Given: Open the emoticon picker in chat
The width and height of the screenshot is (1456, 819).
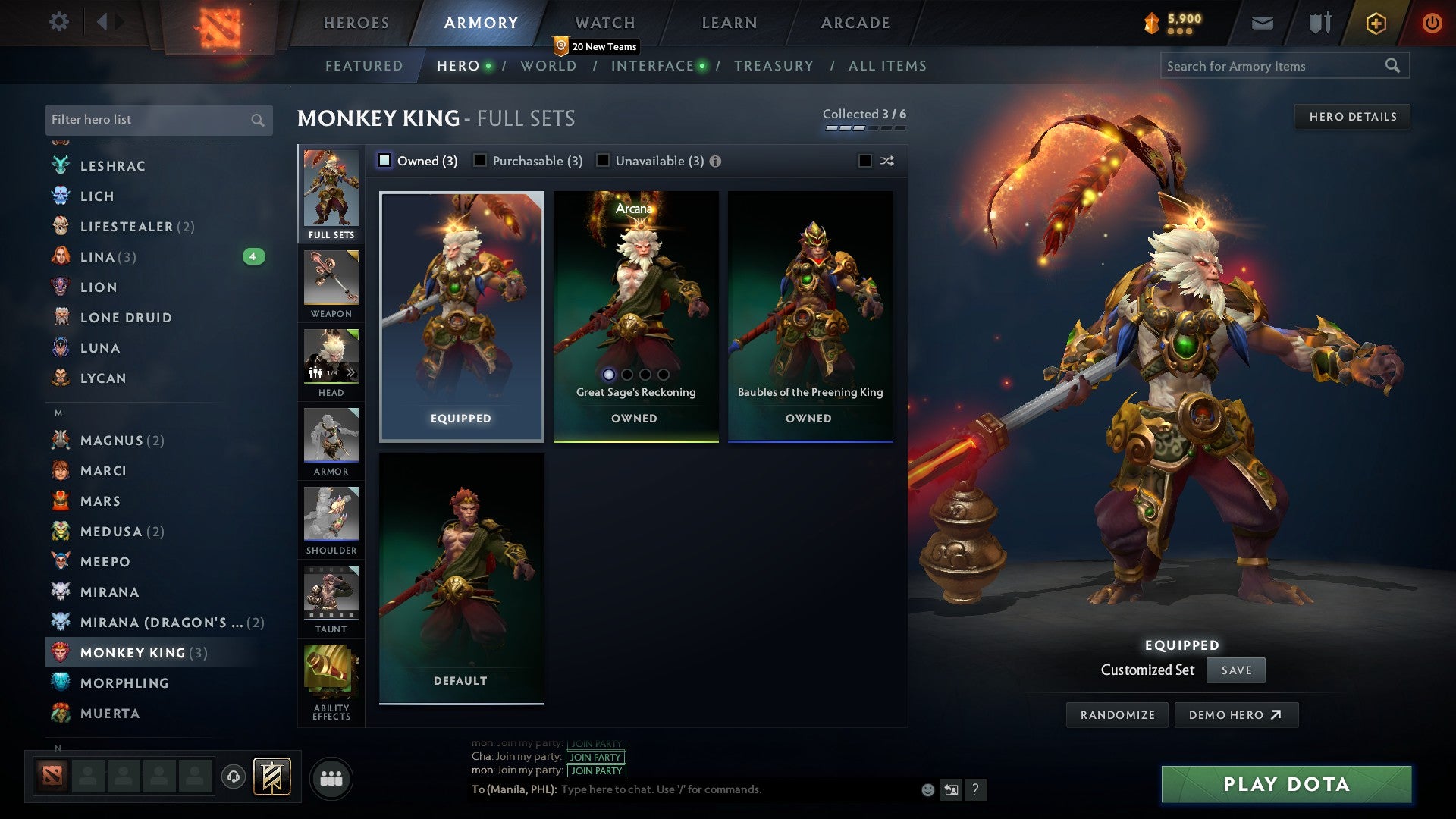Looking at the screenshot, I should [x=927, y=789].
